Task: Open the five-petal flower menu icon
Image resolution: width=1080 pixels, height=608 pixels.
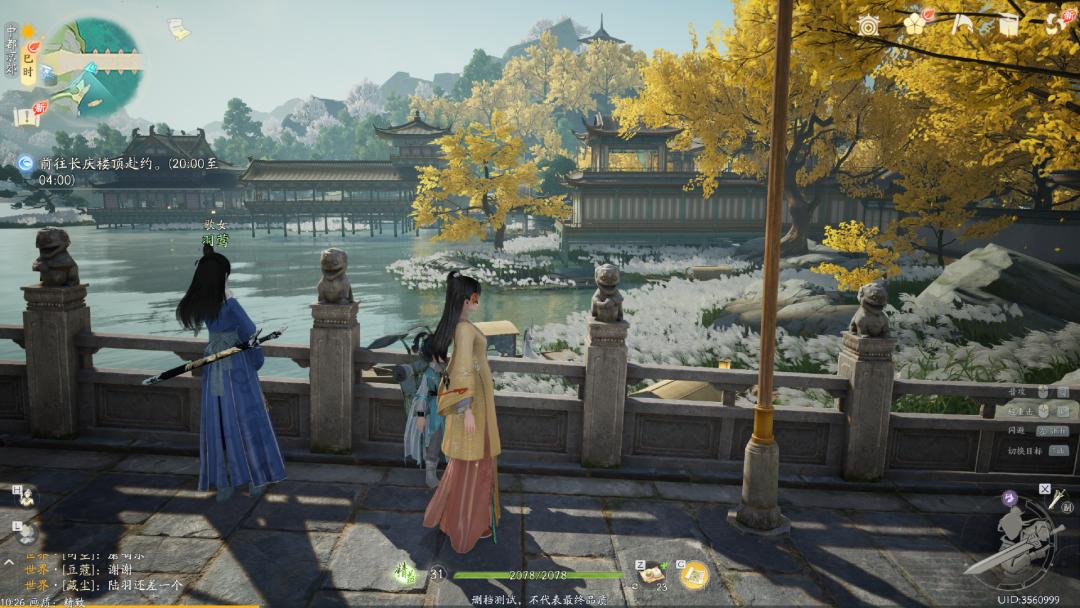Action: tap(915, 24)
